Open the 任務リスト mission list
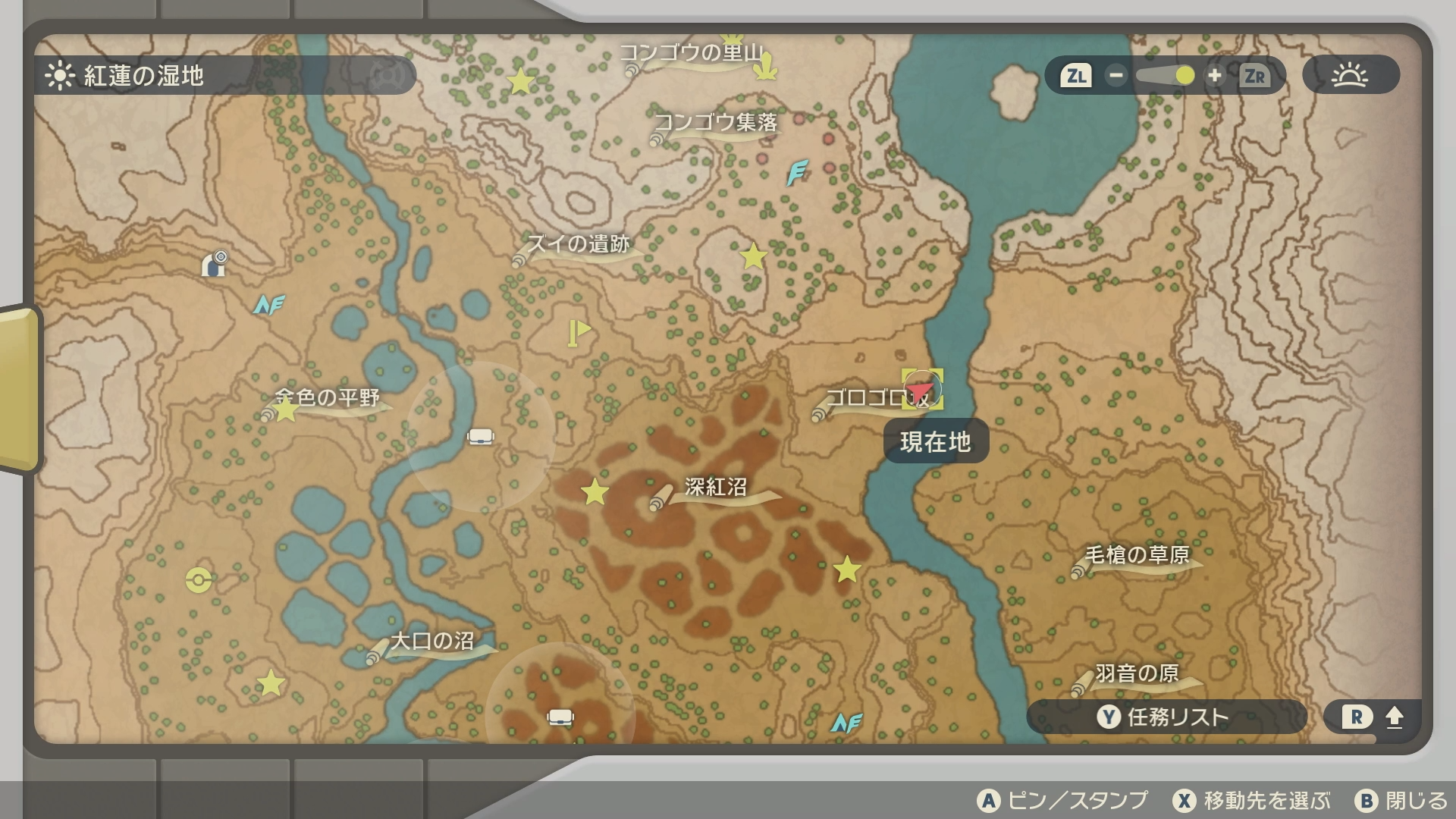1456x819 pixels. coord(1166,717)
